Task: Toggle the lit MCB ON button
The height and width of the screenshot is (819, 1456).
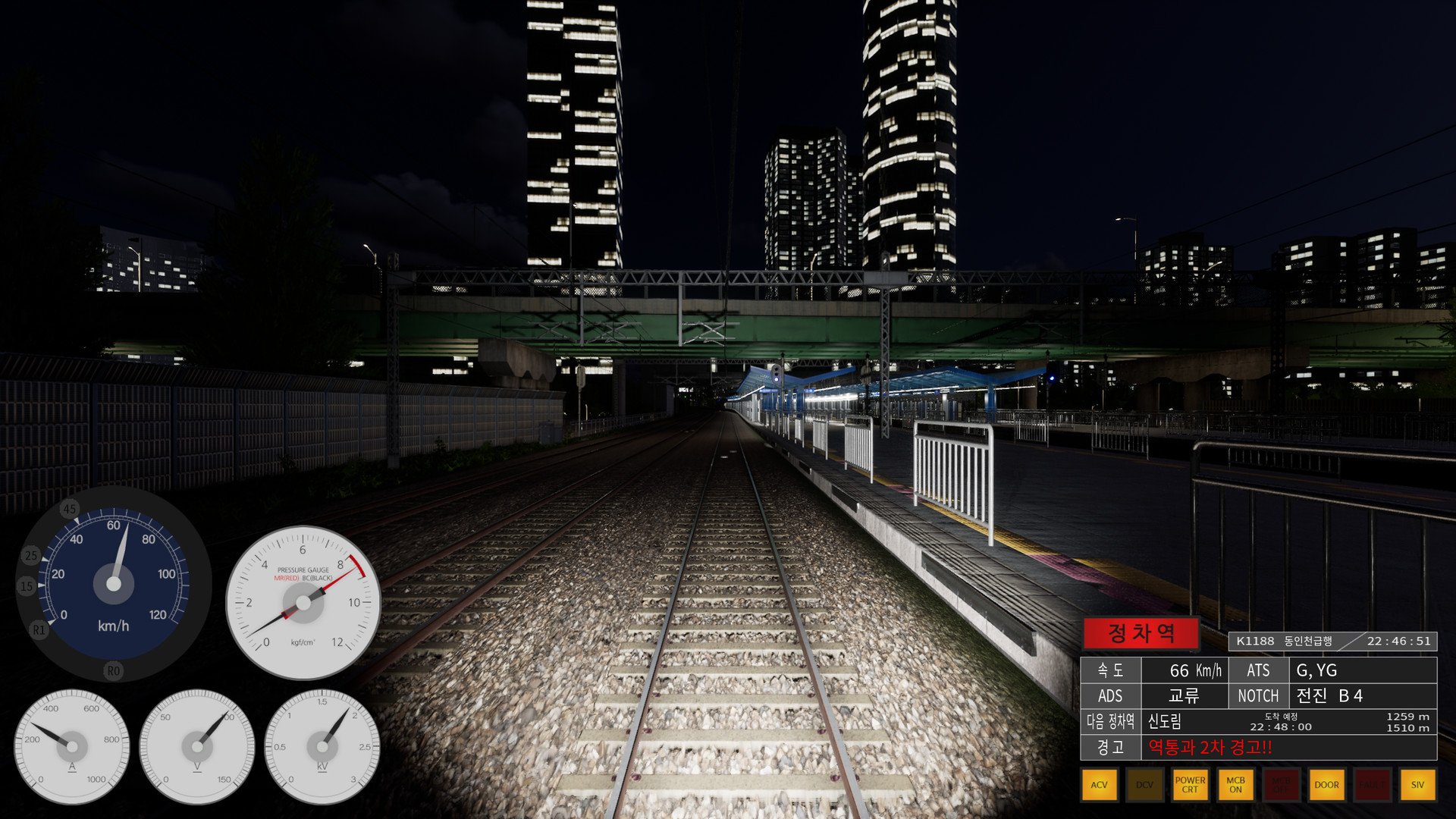Action: [1235, 785]
